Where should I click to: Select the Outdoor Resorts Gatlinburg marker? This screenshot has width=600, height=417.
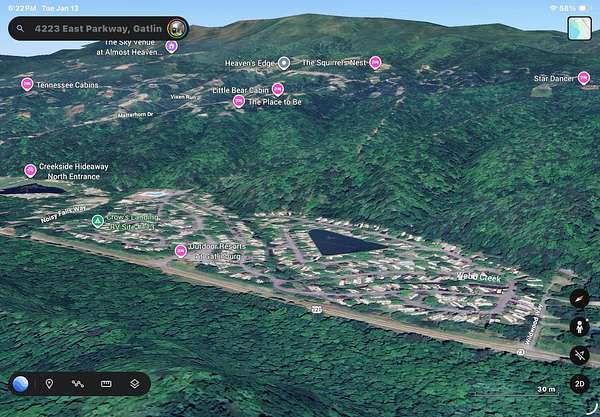pyautogui.click(x=180, y=250)
